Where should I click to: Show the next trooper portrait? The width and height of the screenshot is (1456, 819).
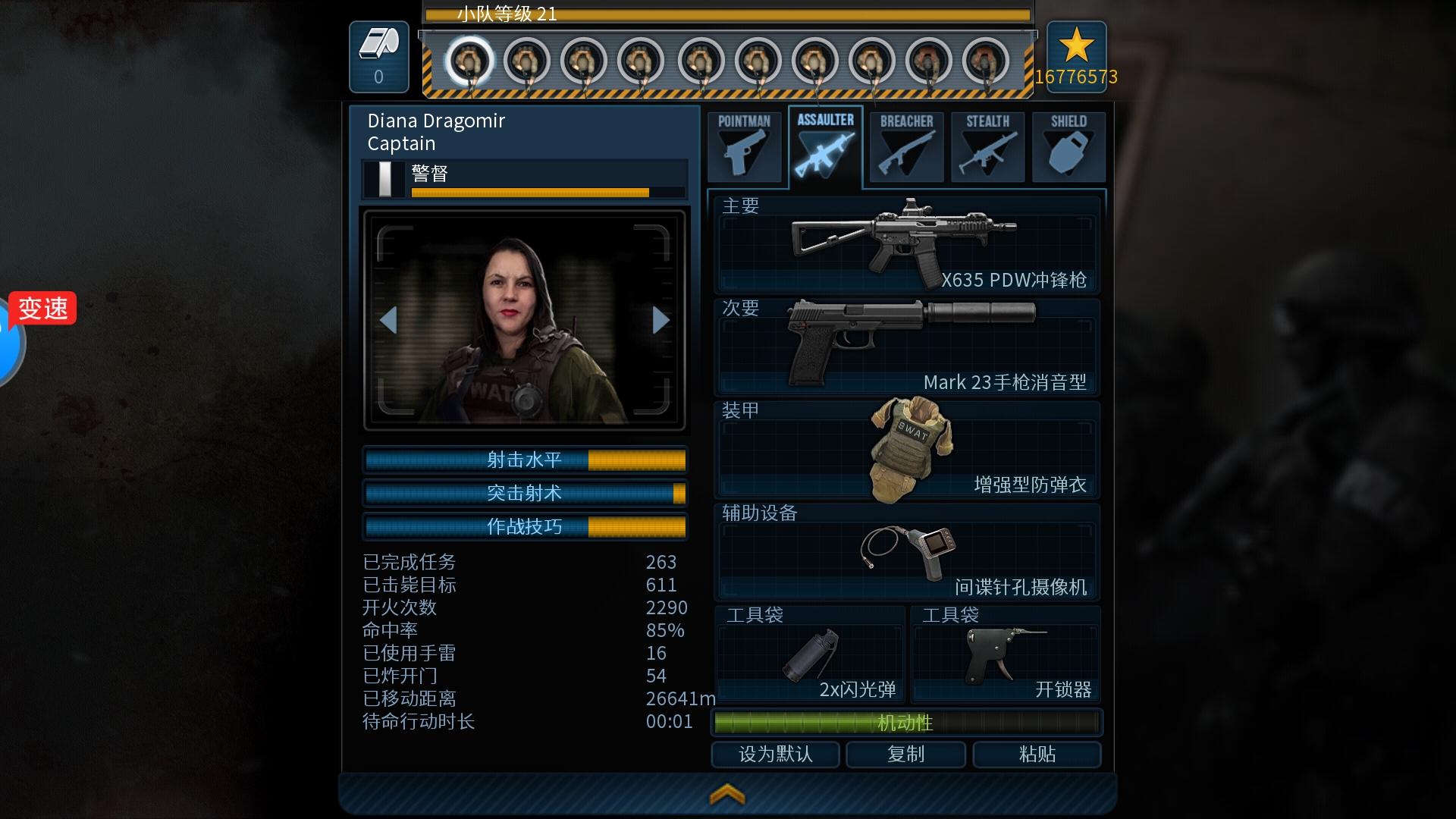[x=661, y=320]
